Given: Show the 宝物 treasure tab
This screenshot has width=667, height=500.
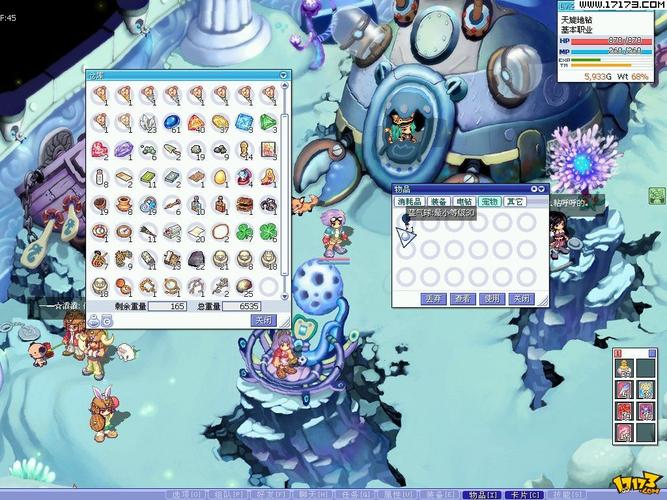Looking at the screenshot, I should (489, 202).
